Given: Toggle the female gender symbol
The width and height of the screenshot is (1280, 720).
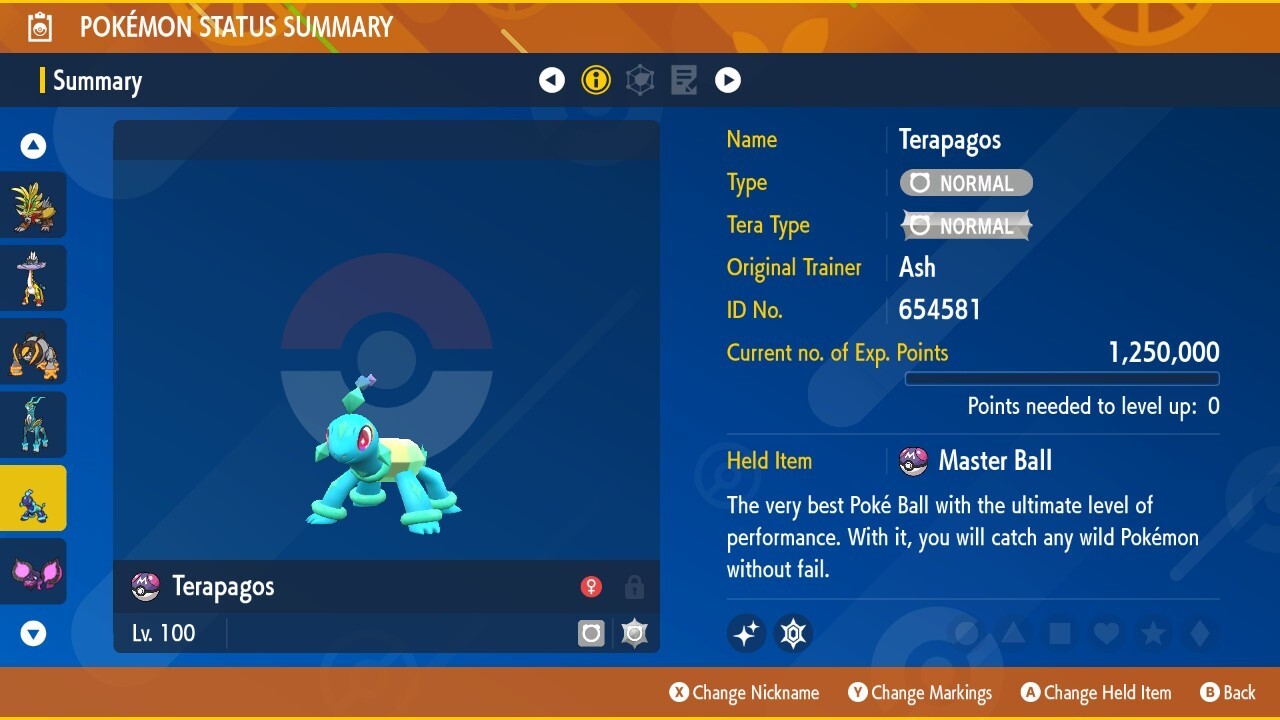Looking at the screenshot, I should [591, 587].
